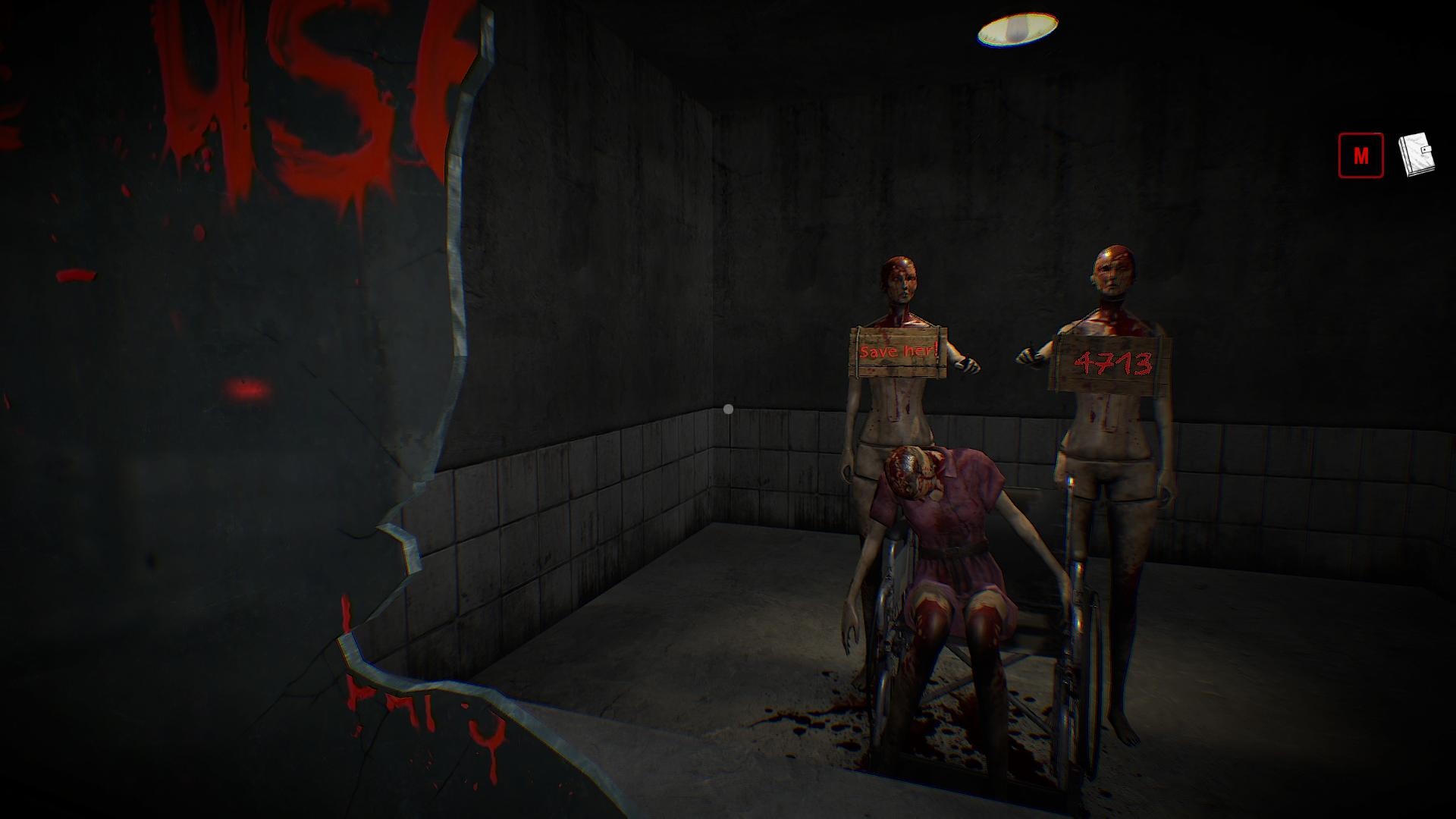Click the crosshair dot at screen center
This screenshot has width=1456, height=819.
coord(728,408)
